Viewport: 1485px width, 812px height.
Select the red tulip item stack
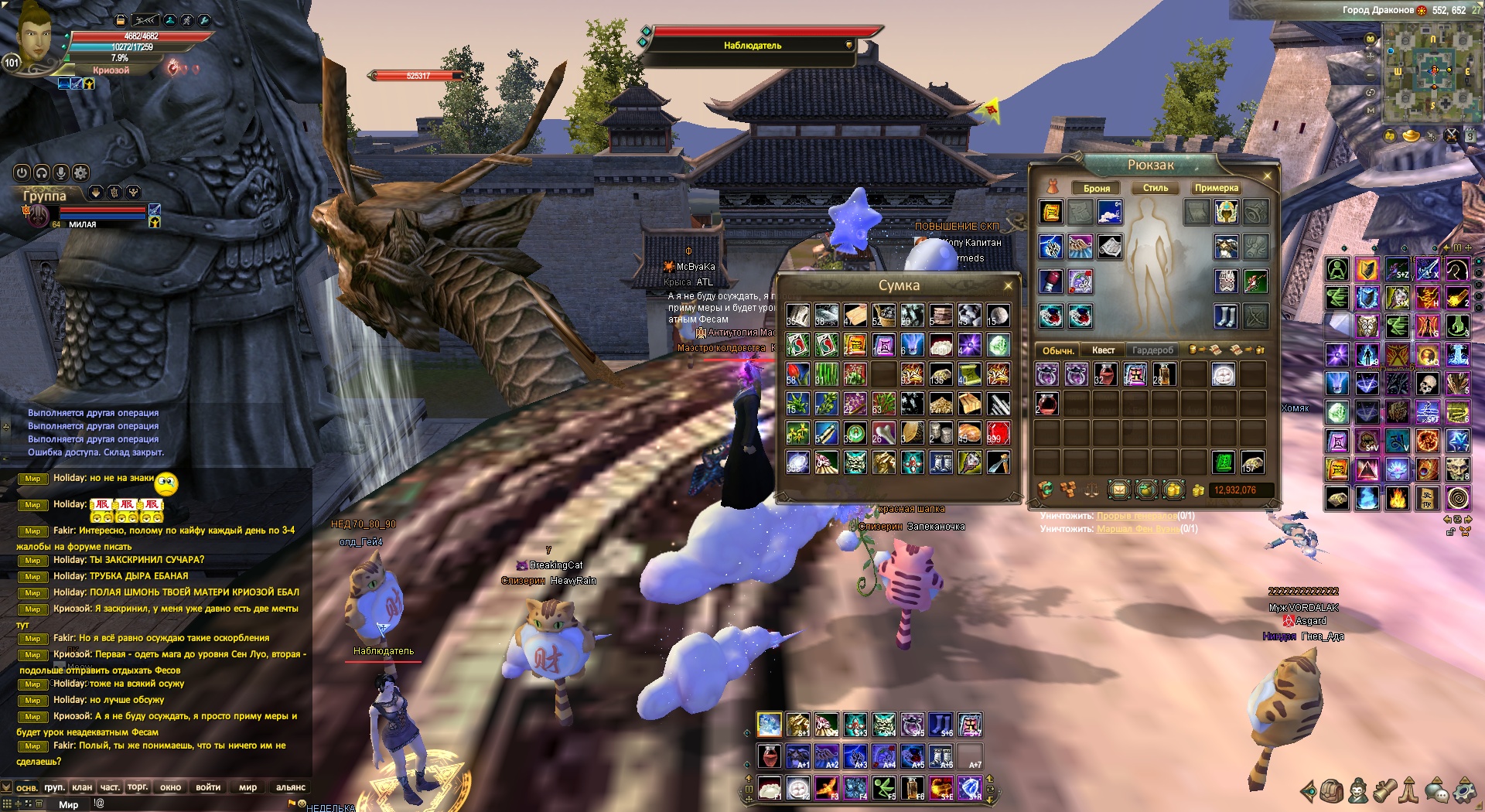click(x=797, y=374)
